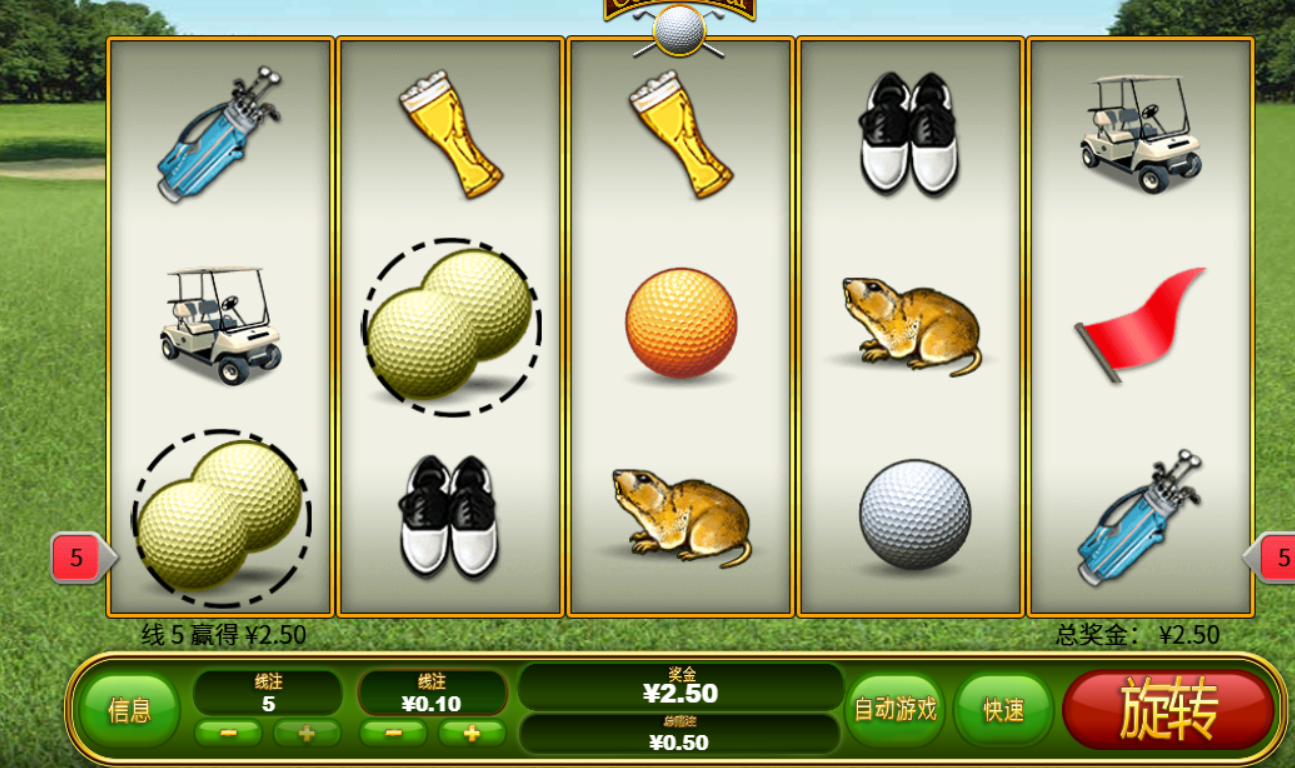The width and height of the screenshot is (1295, 768).
Task: Decrease the line count below 5
Action: (x=228, y=733)
